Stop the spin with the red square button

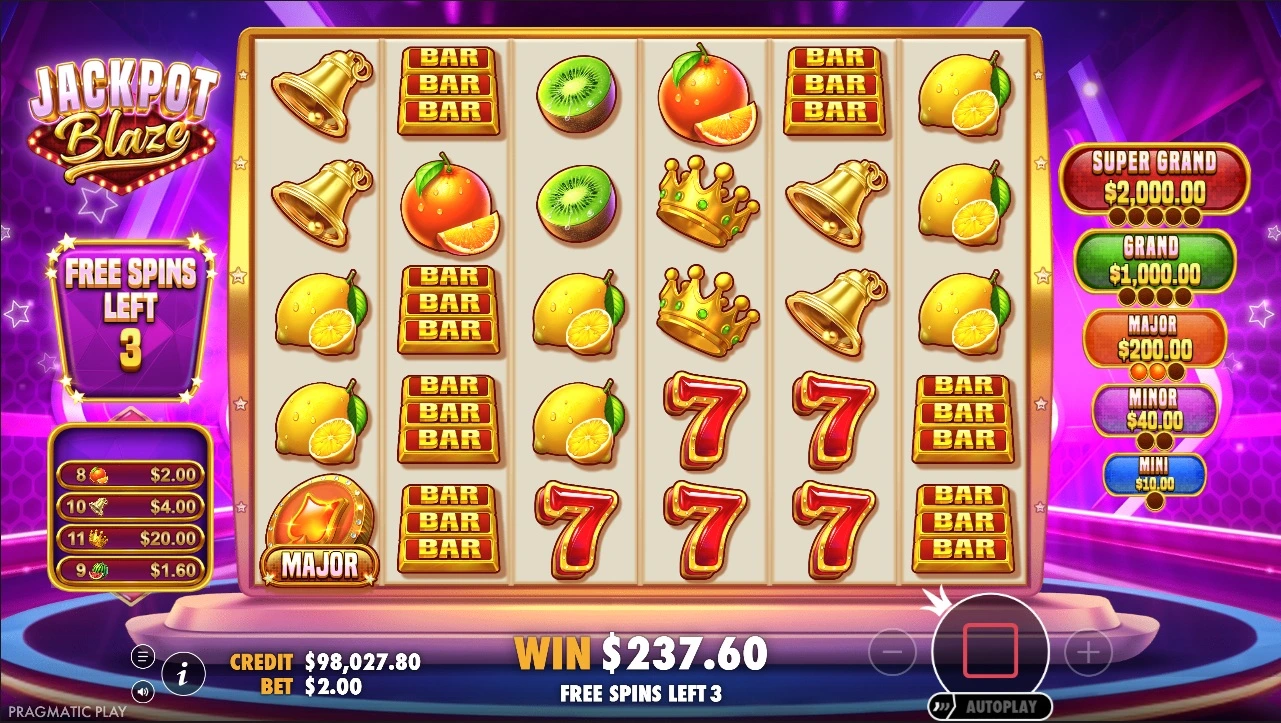(x=989, y=650)
